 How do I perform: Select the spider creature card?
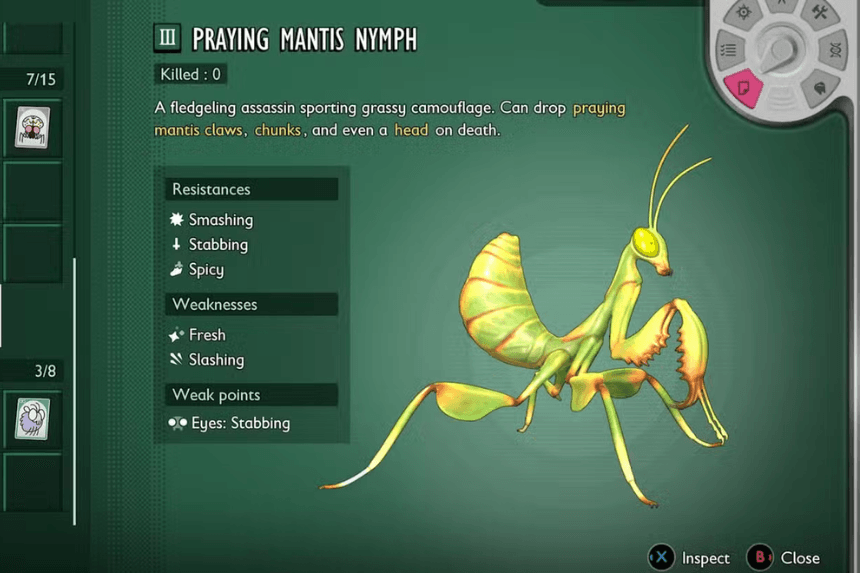(33, 127)
